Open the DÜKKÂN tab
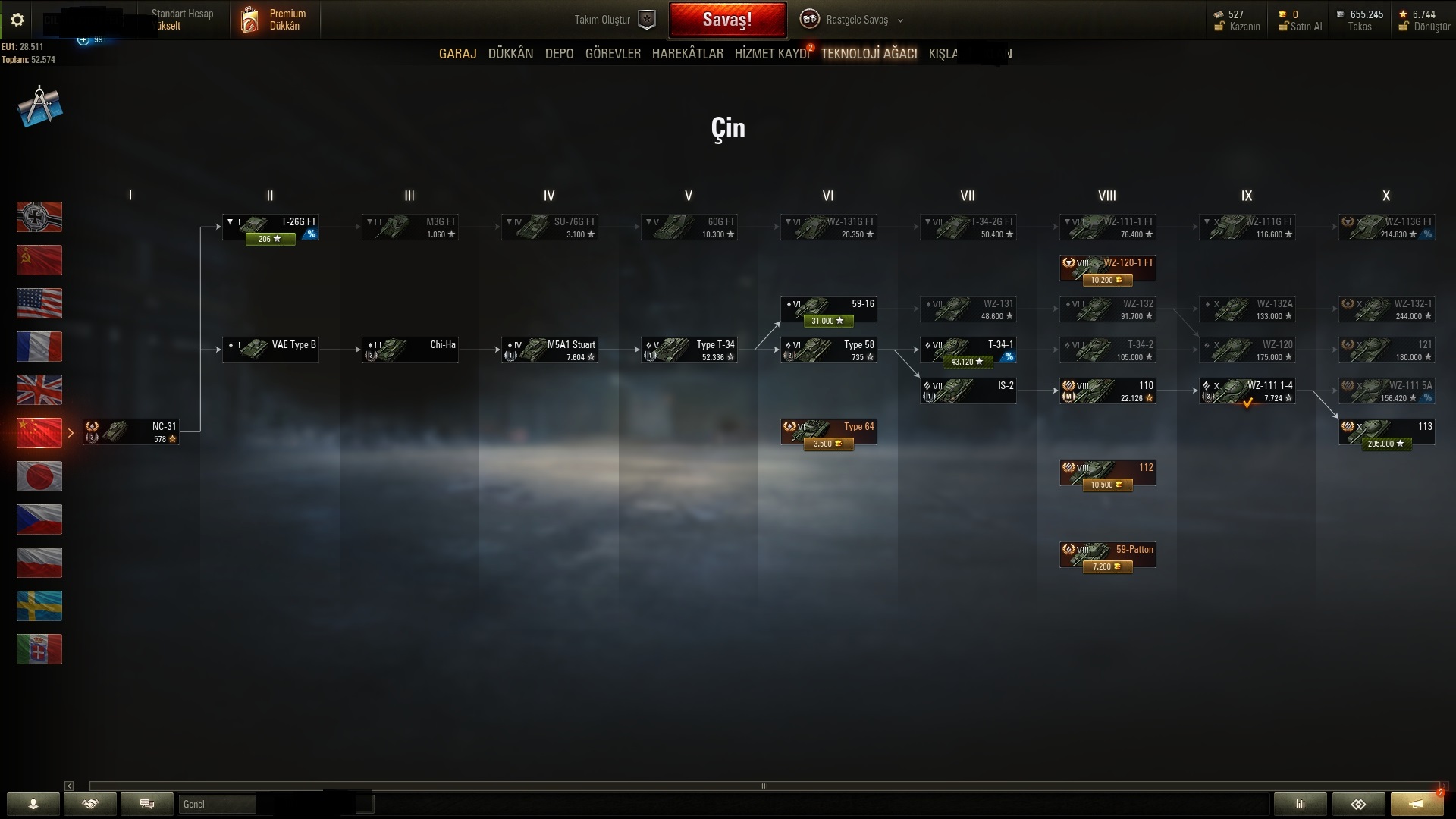 [510, 54]
